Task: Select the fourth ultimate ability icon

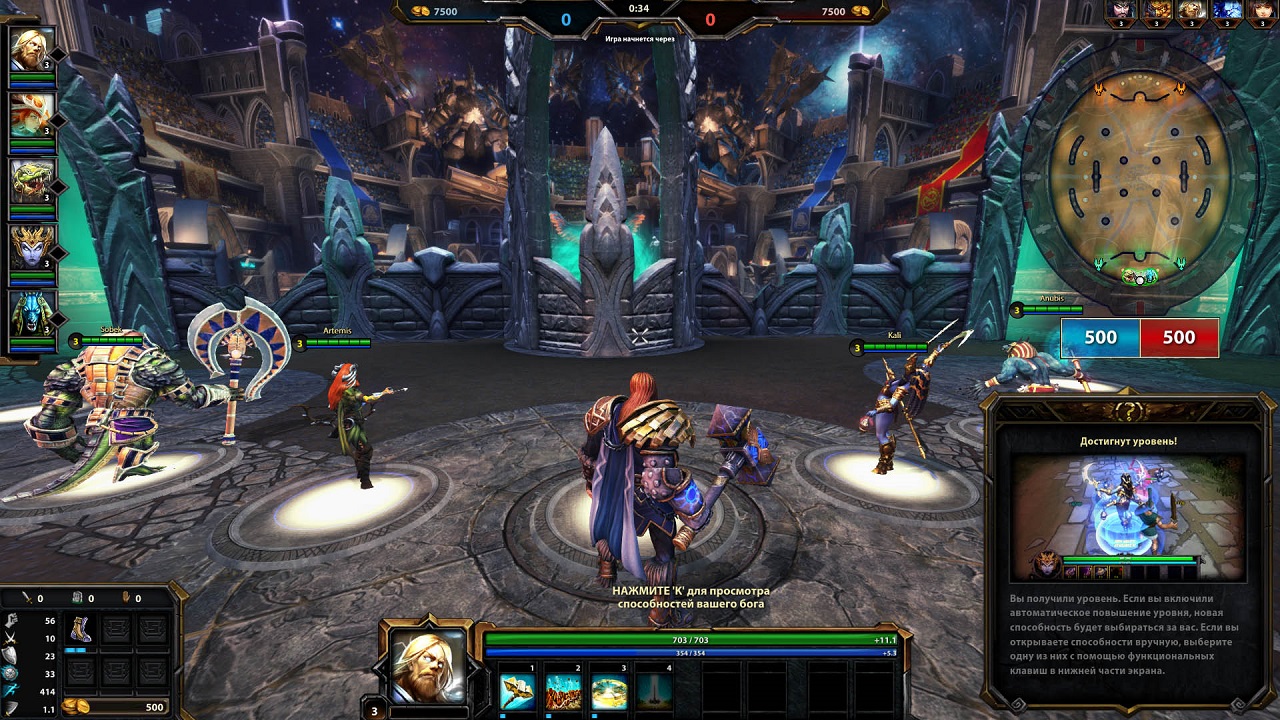Action: click(x=655, y=691)
